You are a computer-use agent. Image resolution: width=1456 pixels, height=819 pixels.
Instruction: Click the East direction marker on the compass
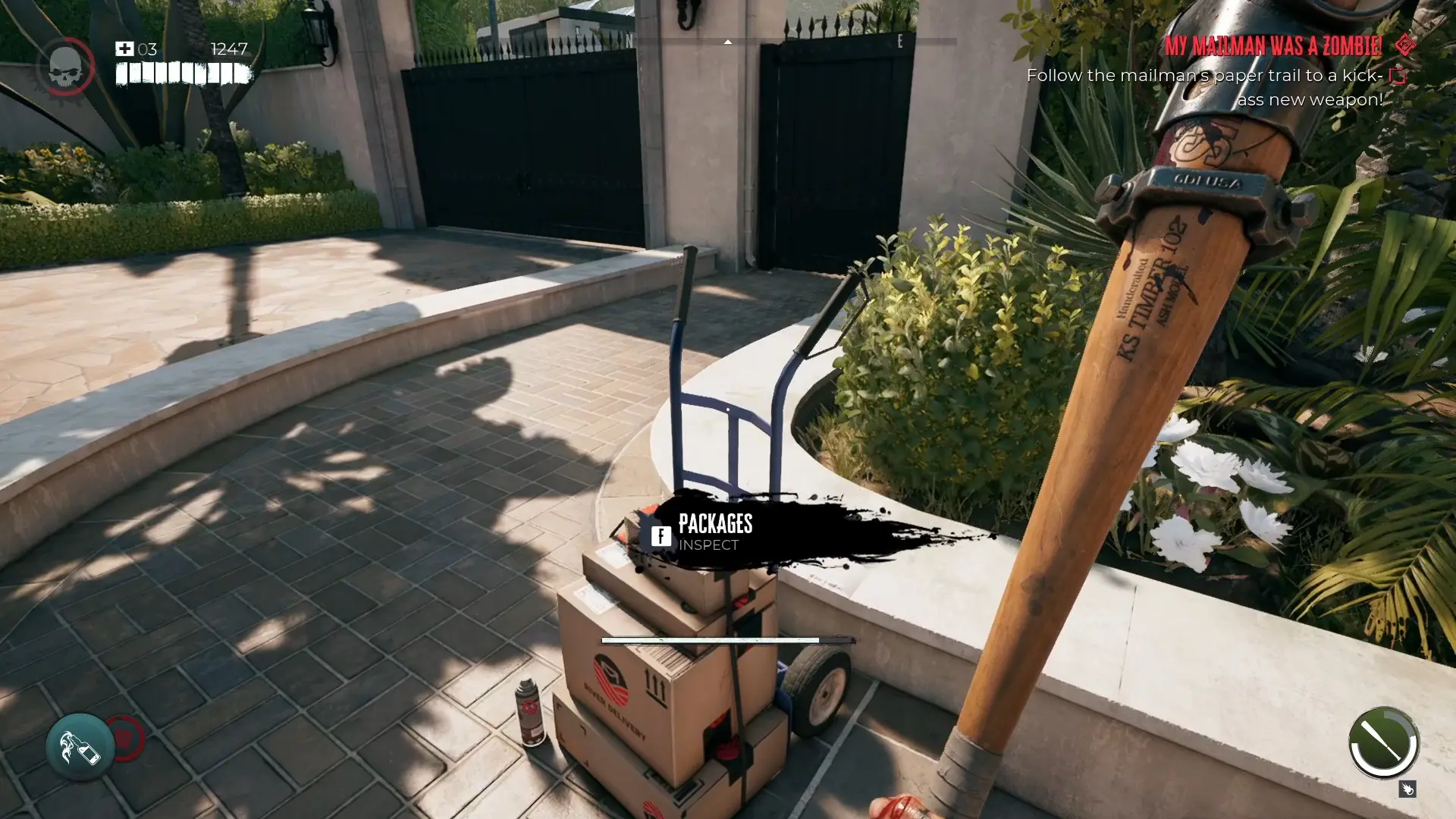[899, 43]
